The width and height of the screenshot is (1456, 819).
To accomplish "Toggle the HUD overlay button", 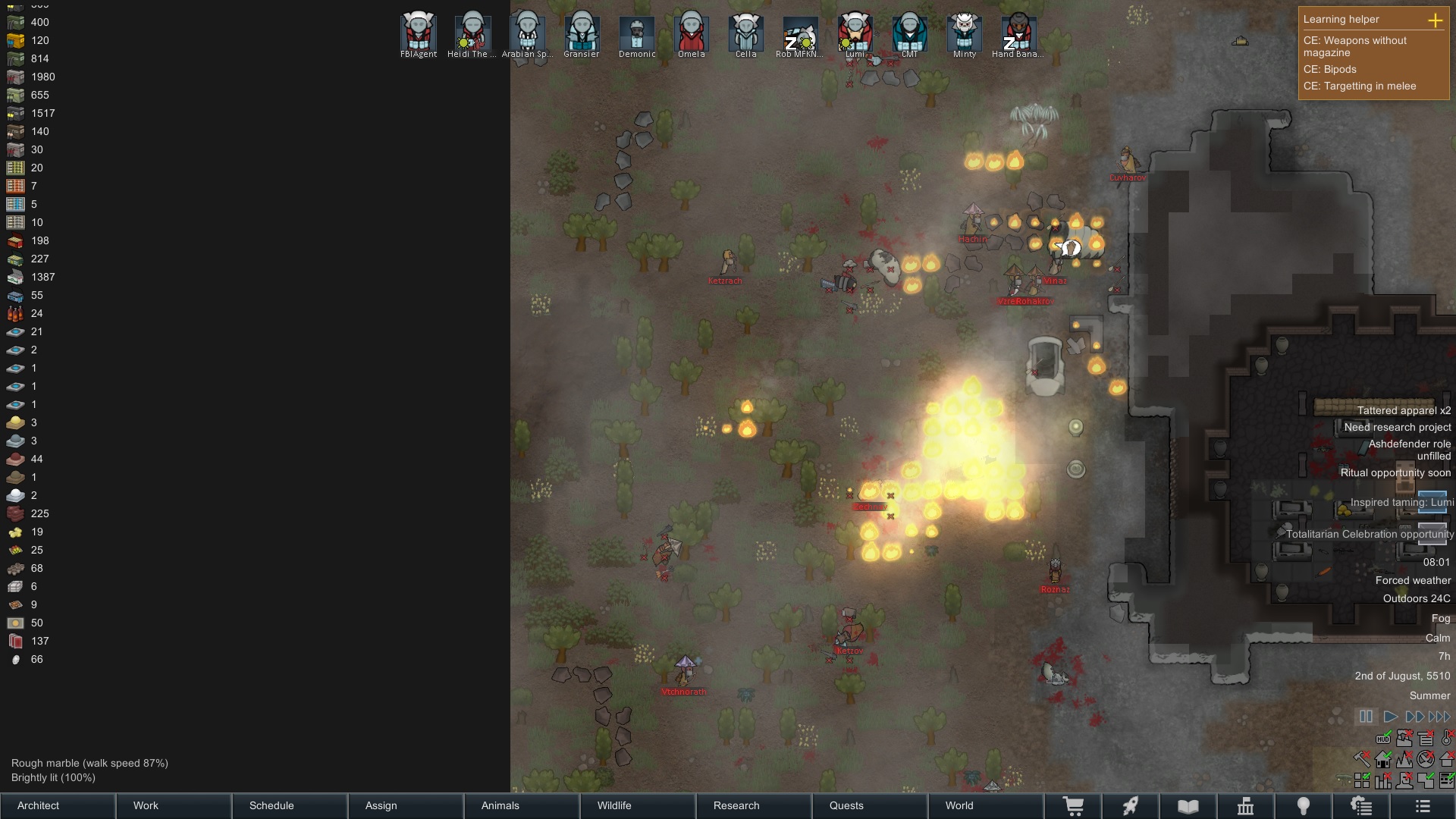I will pos(1383,739).
